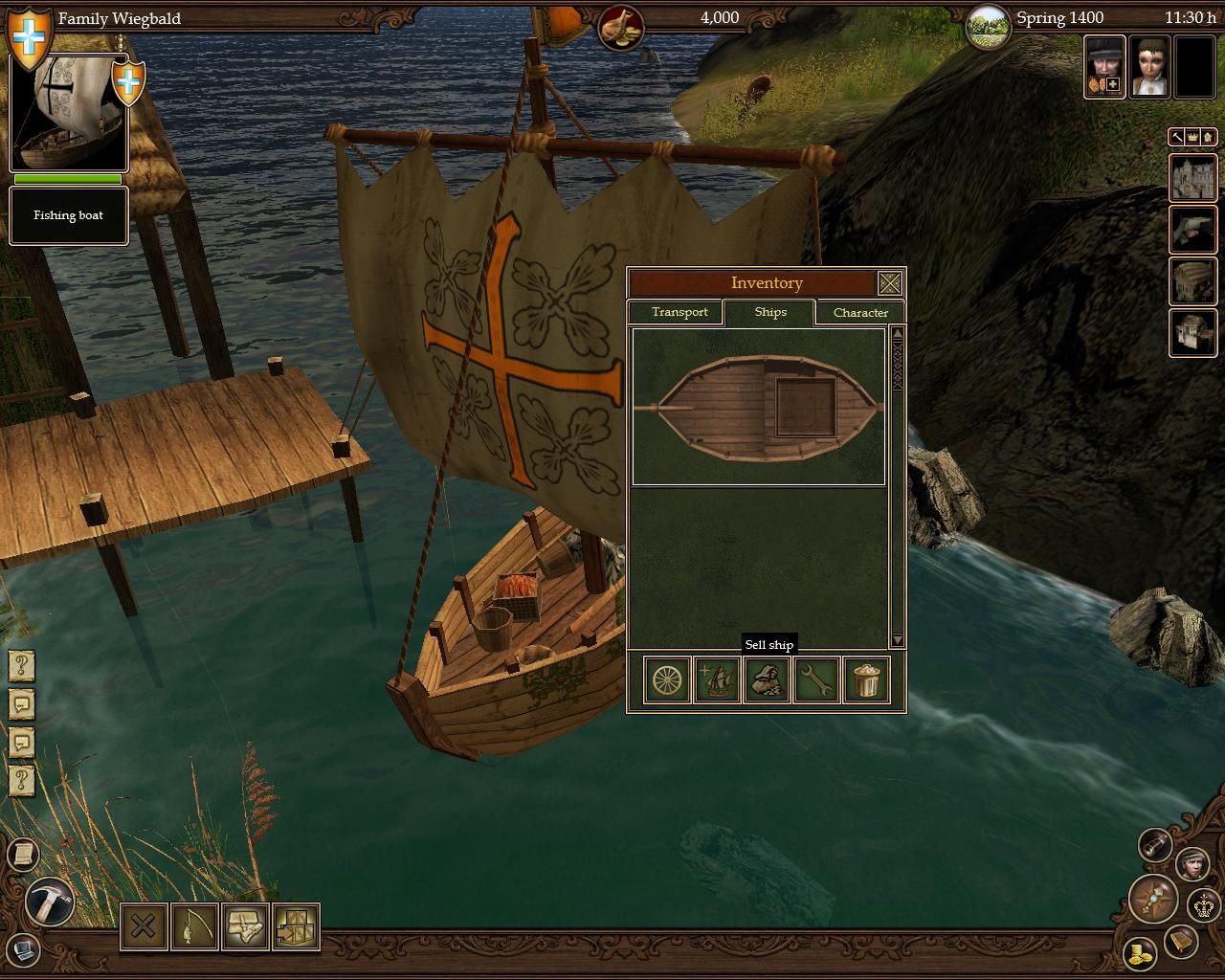Click the crates with arrow action
Screen dimensions: 1225x980
296,926
